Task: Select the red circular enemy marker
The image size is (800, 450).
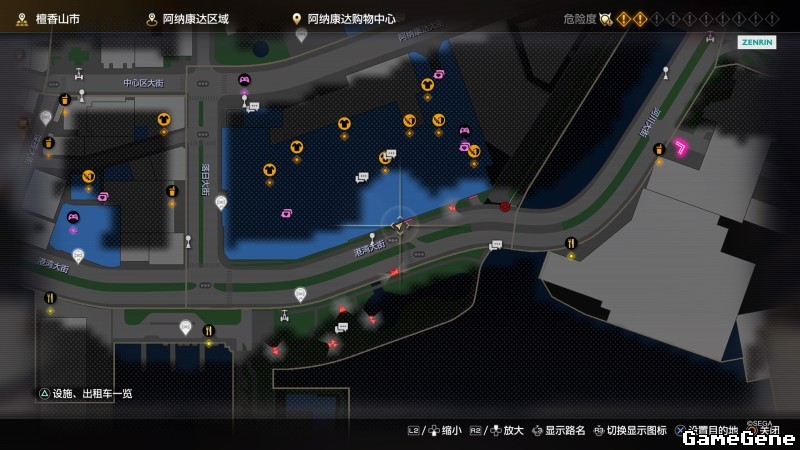Action: (x=505, y=207)
